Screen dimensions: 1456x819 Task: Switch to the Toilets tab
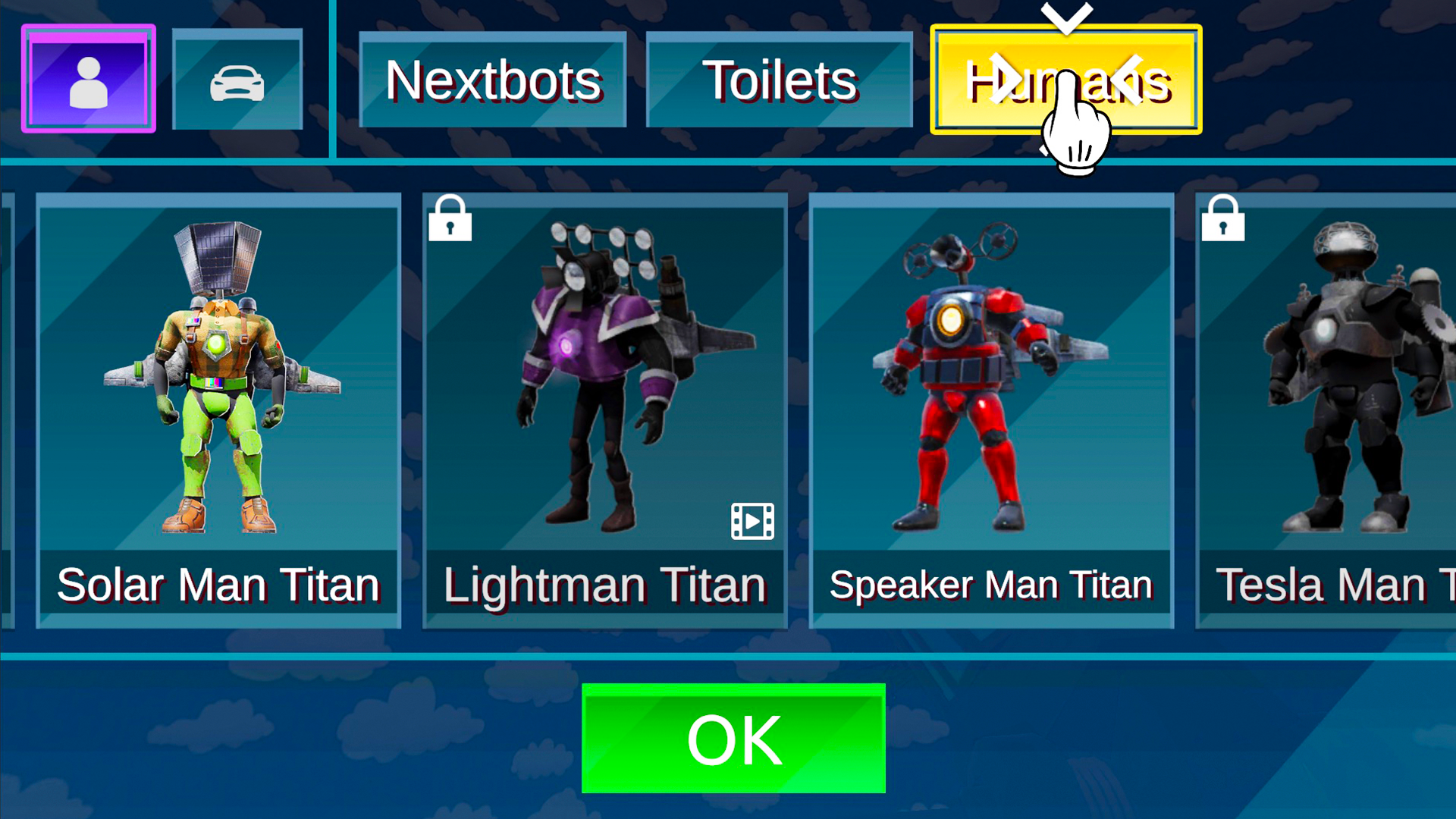point(780,80)
